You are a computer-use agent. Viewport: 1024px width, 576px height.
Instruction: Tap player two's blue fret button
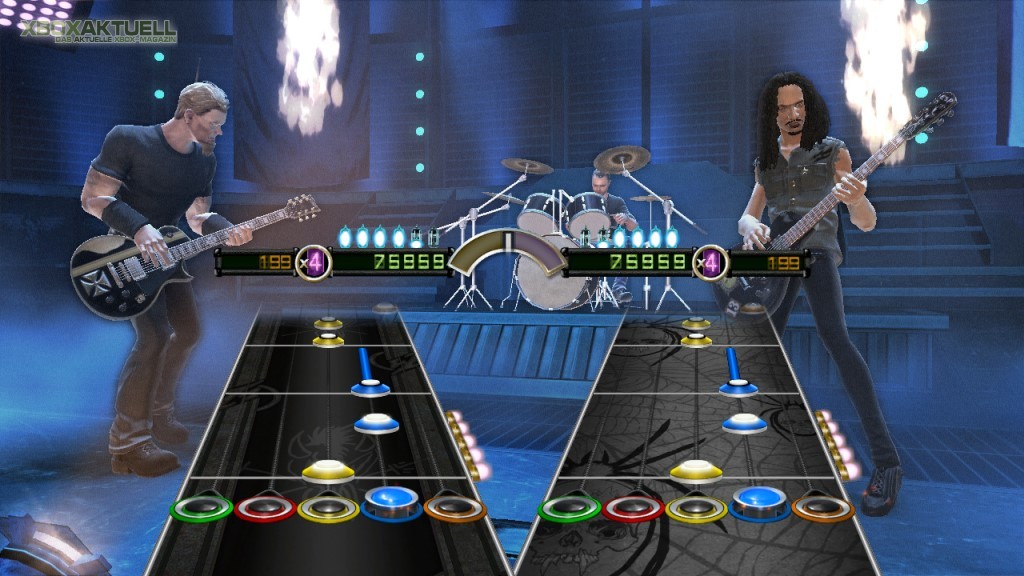tap(760, 500)
